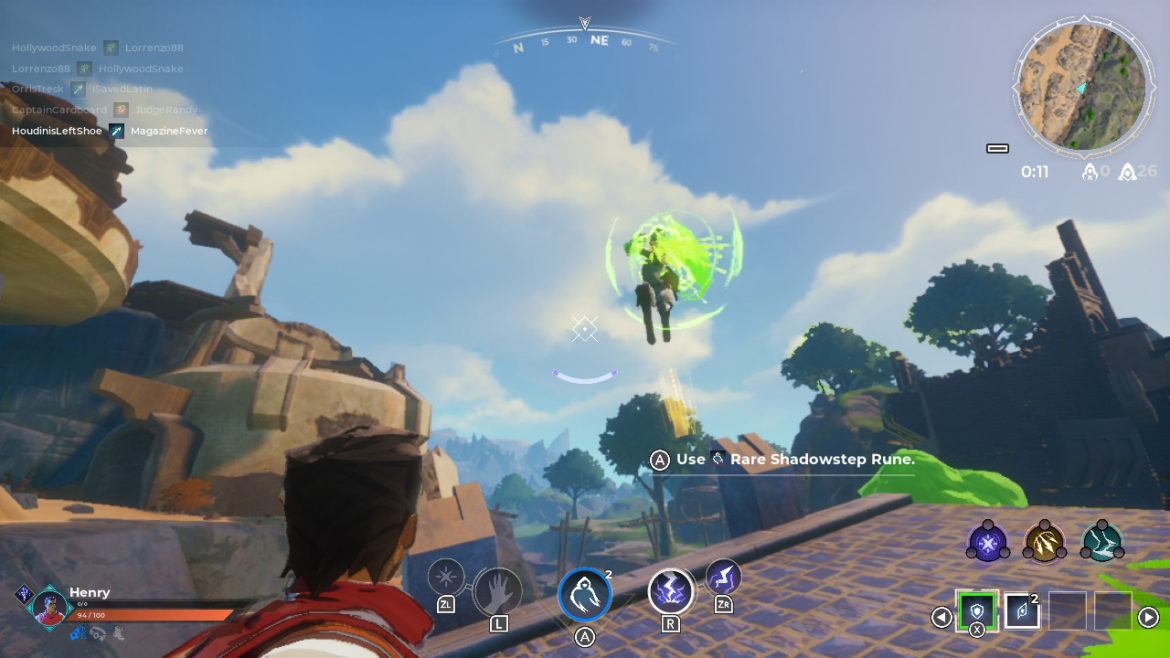The height and width of the screenshot is (658, 1170).
Task: Click Henry's character portrait
Action: 48,607
